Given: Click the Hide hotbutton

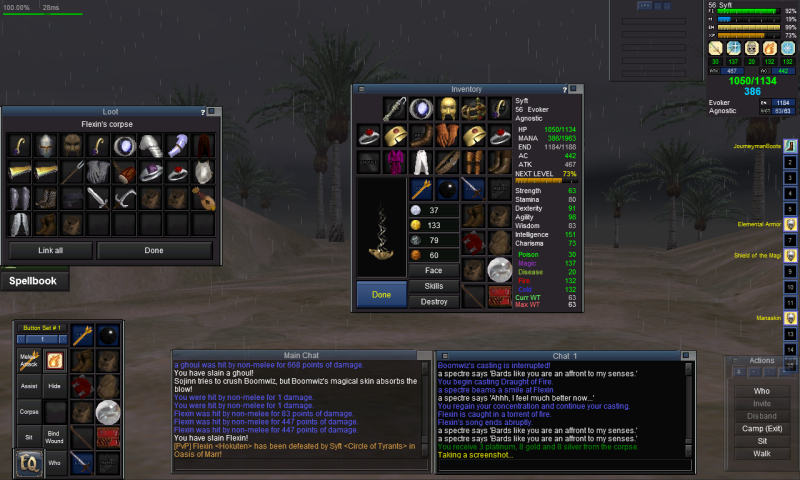Looking at the screenshot, I should pos(54,384).
